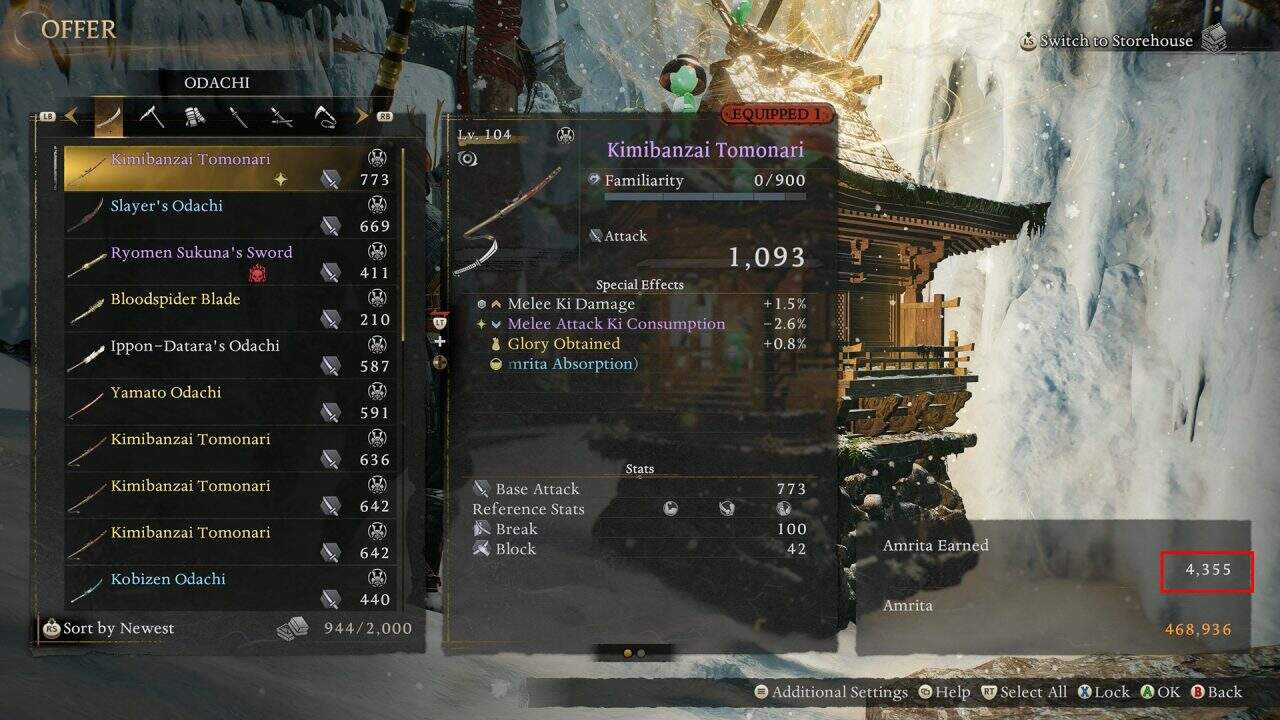1280x720 pixels.
Task: Switch to the ODACHI tab header
Action: [x=216, y=82]
